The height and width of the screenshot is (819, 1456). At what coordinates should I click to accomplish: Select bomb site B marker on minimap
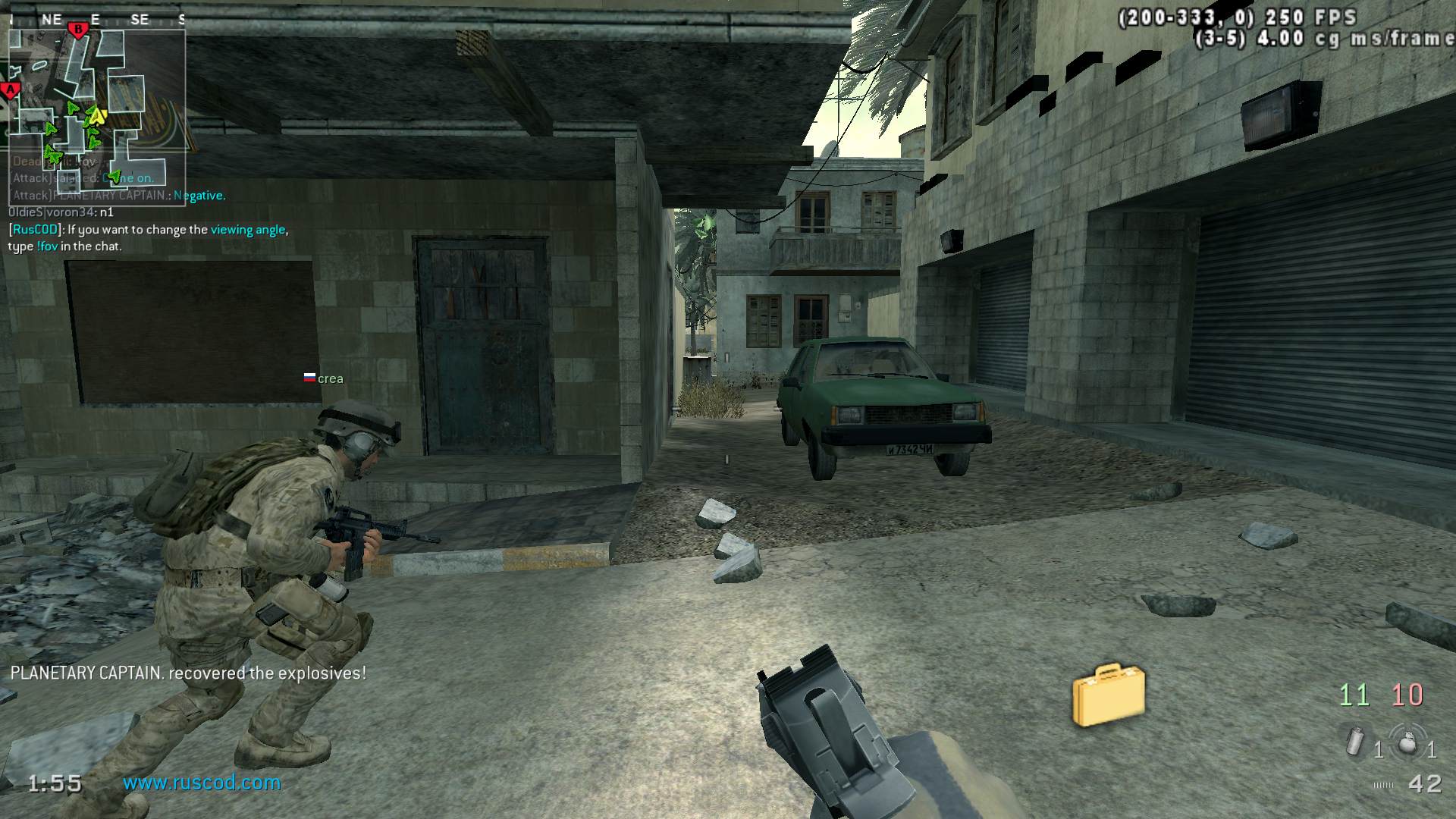coord(77,30)
